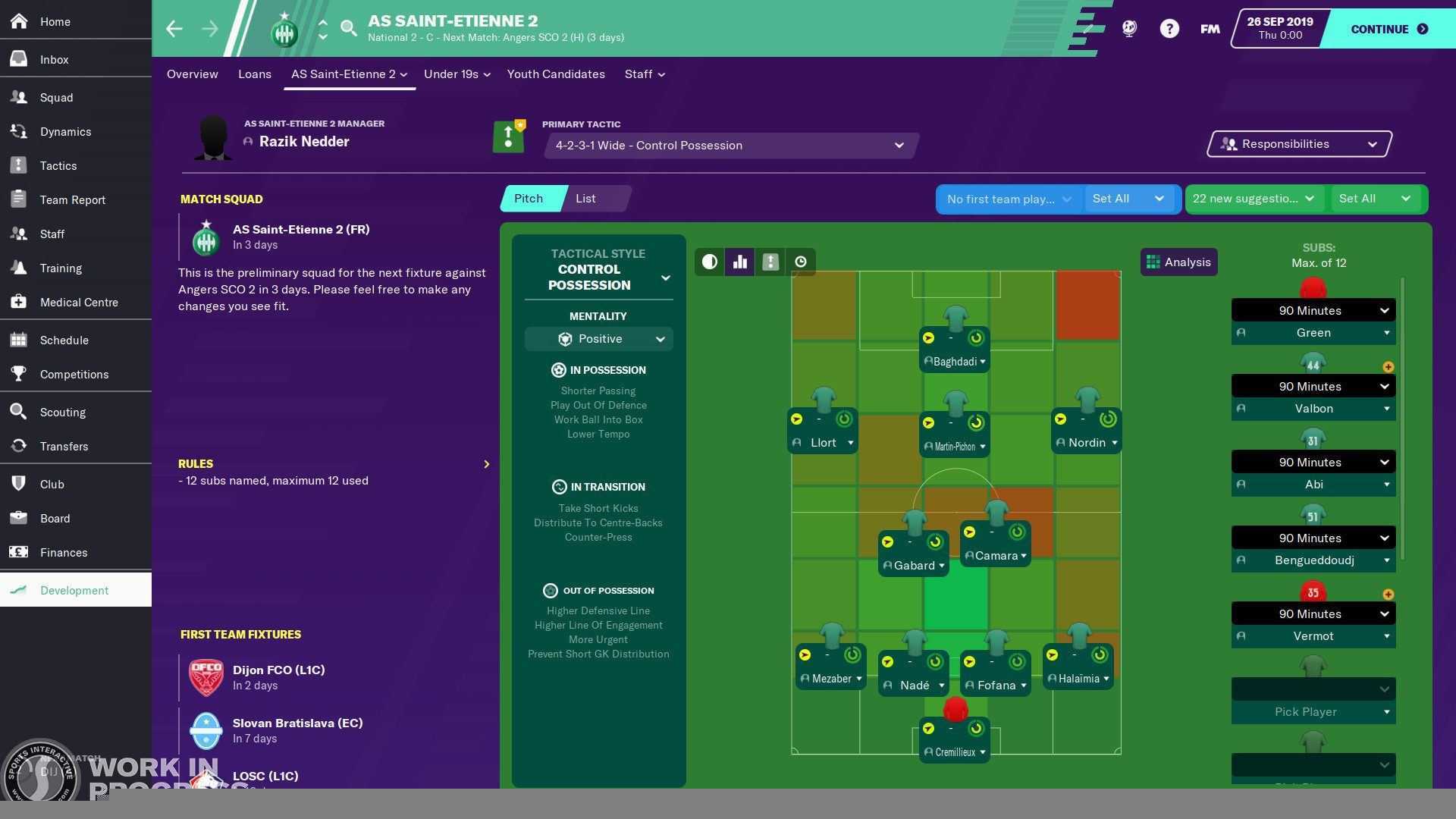Expand the Nordin player dropdown on pitch
The width and height of the screenshot is (1456, 819).
pyautogui.click(x=1113, y=443)
